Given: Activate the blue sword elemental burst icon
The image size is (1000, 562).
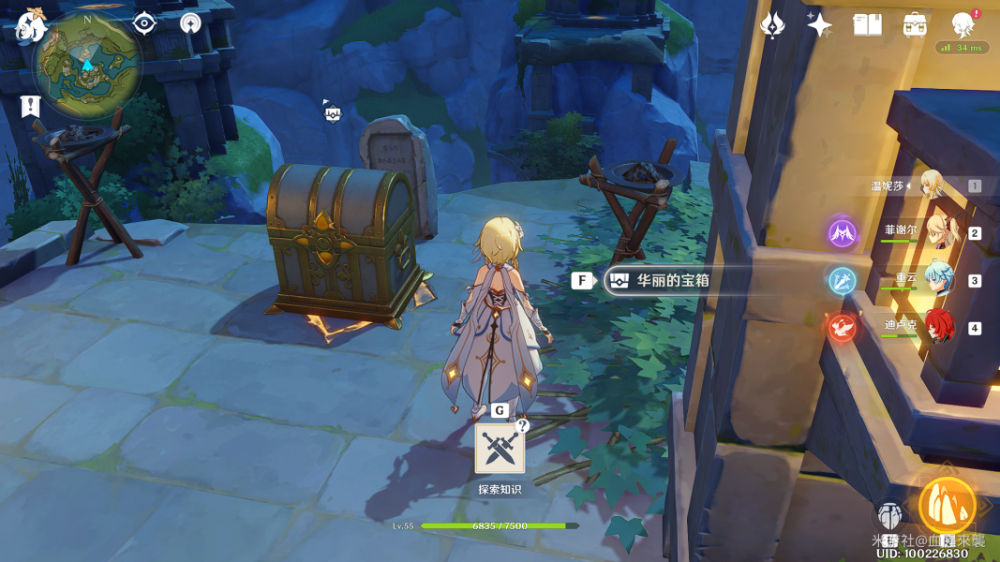Looking at the screenshot, I should pos(842,280).
